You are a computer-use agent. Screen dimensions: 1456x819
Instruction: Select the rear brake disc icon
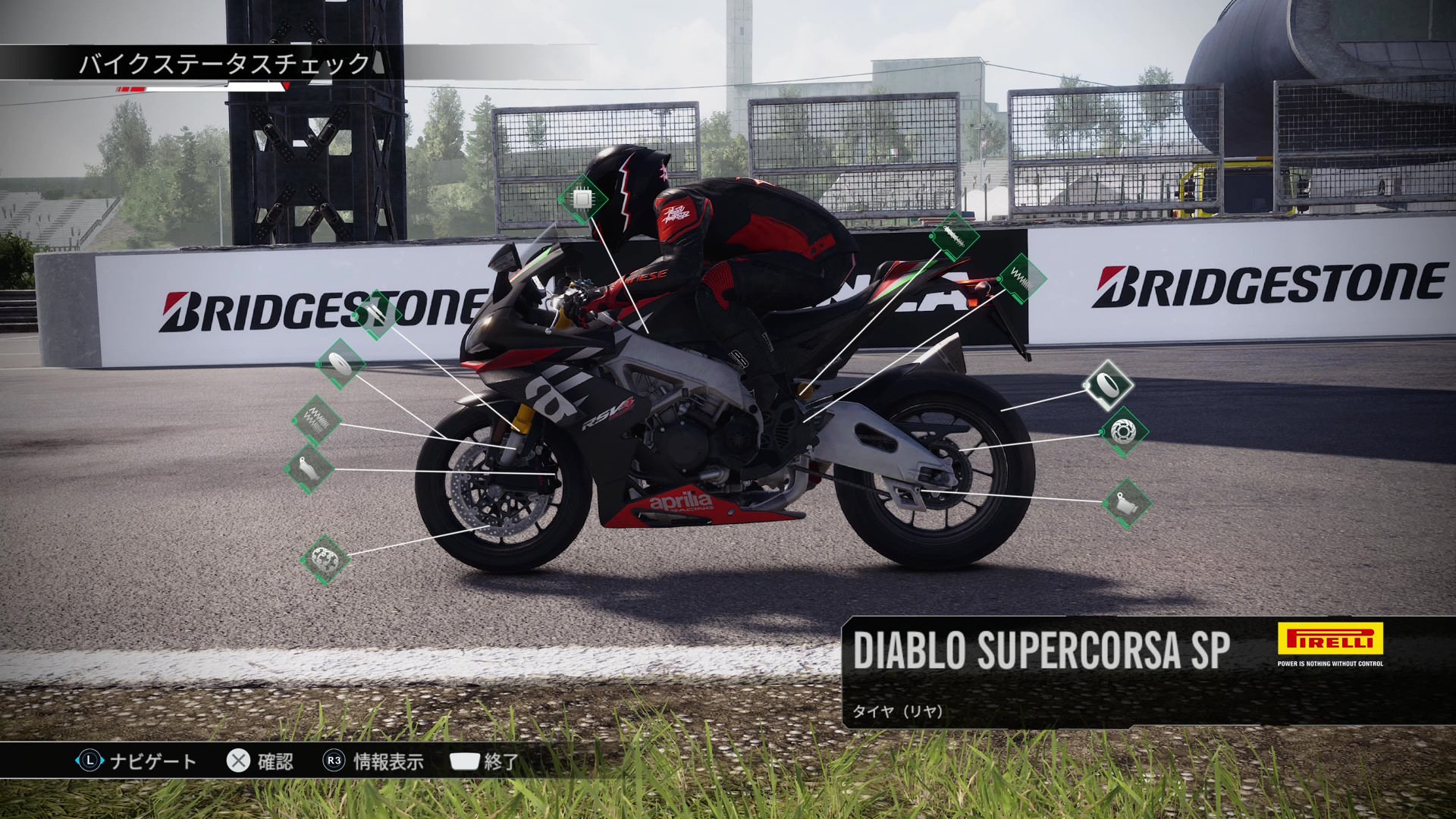[1123, 432]
